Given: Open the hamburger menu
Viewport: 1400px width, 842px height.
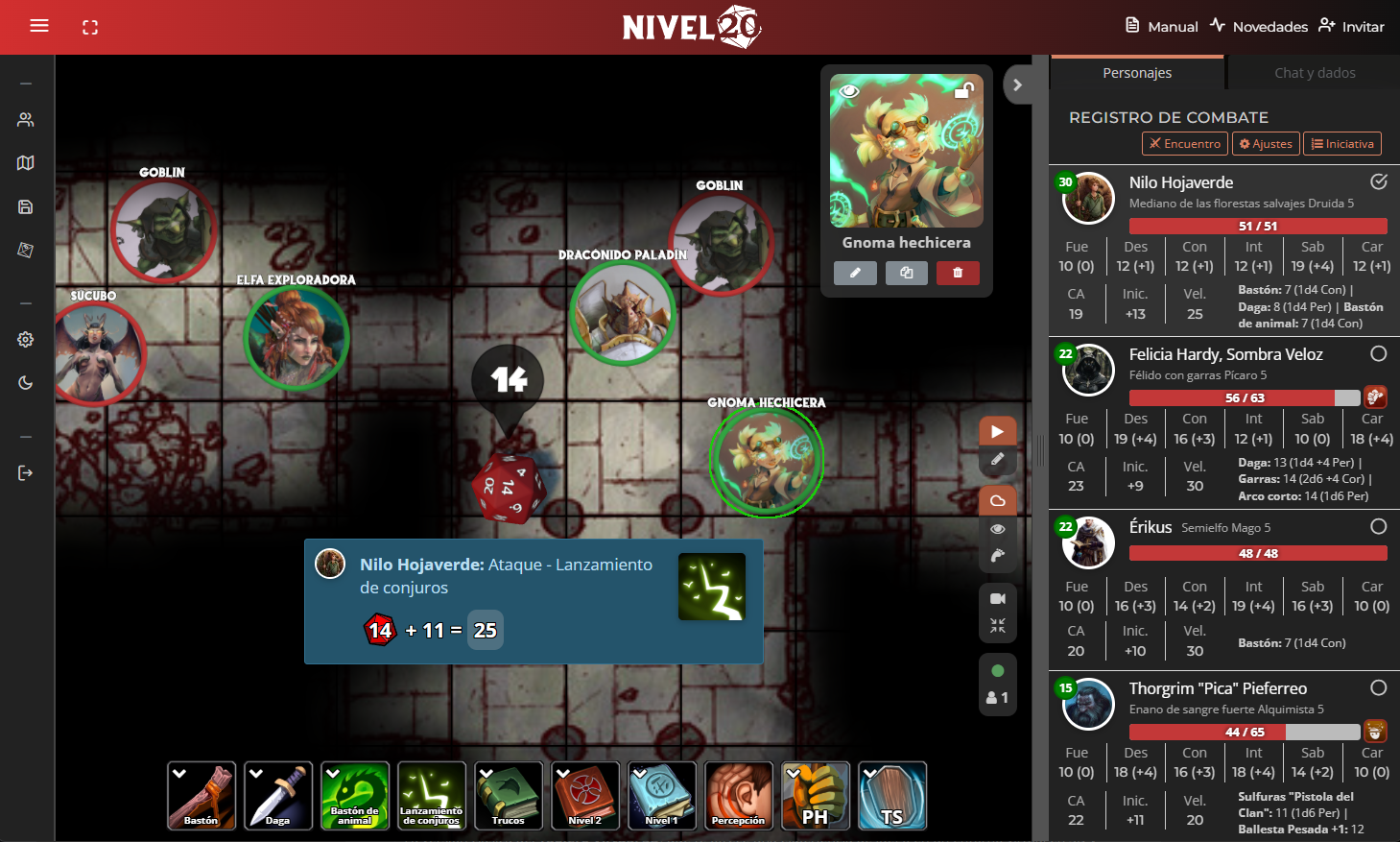Looking at the screenshot, I should coord(39,26).
